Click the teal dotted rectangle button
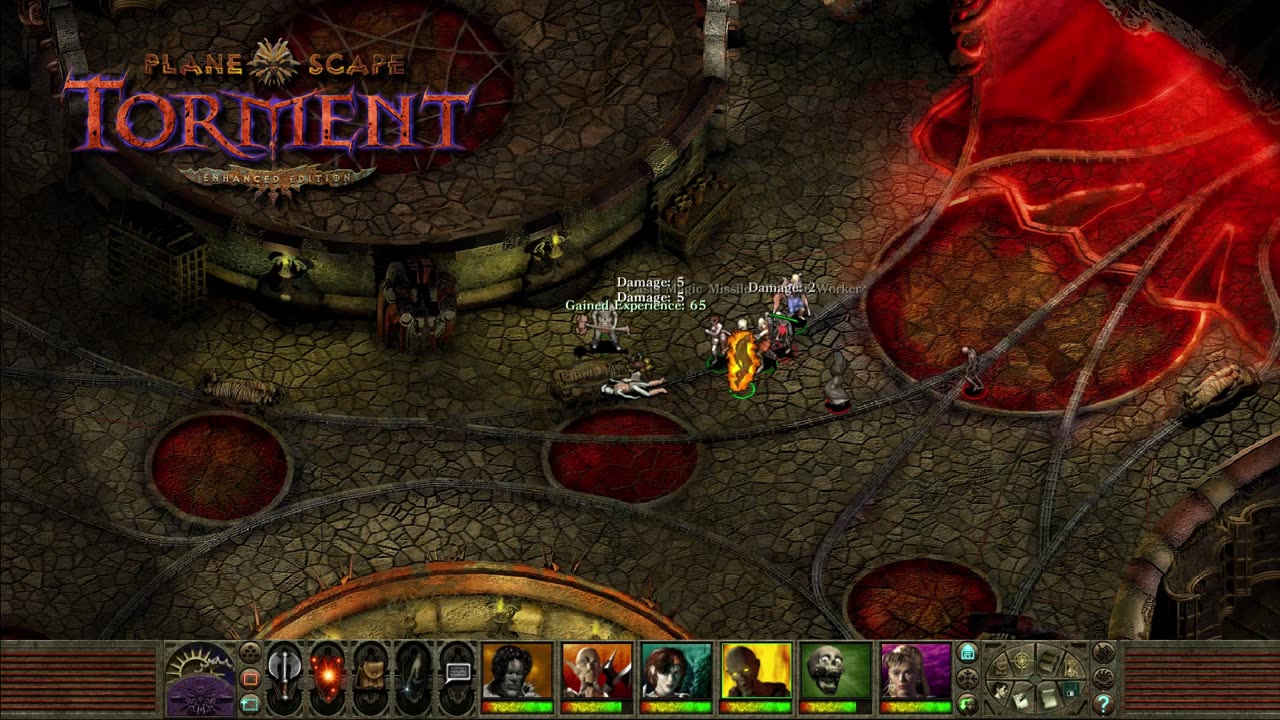Viewport: 1280px width, 720px height. click(x=250, y=704)
